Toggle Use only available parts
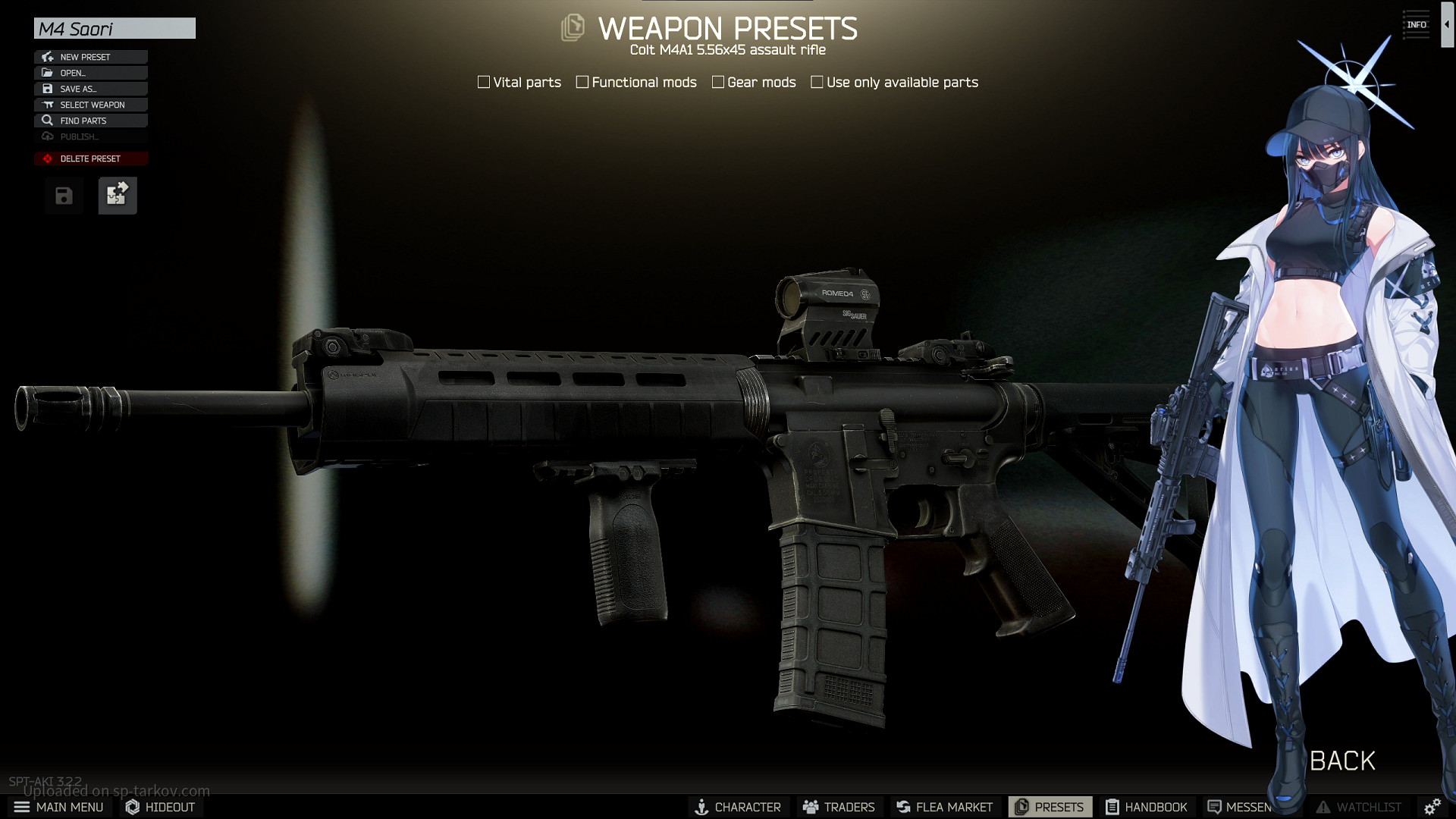 tap(817, 82)
